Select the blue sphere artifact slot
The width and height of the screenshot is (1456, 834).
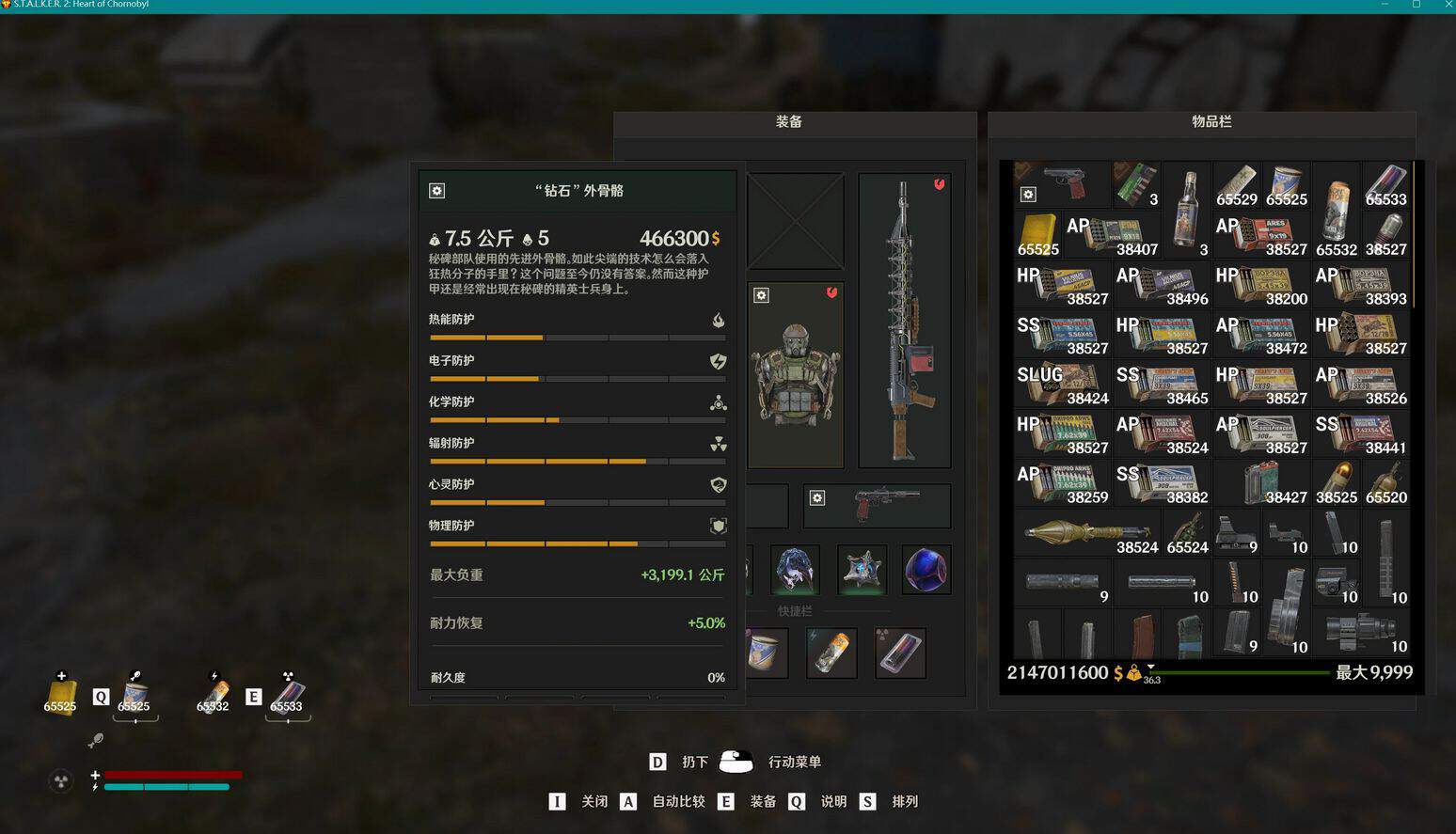[x=926, y=570]
